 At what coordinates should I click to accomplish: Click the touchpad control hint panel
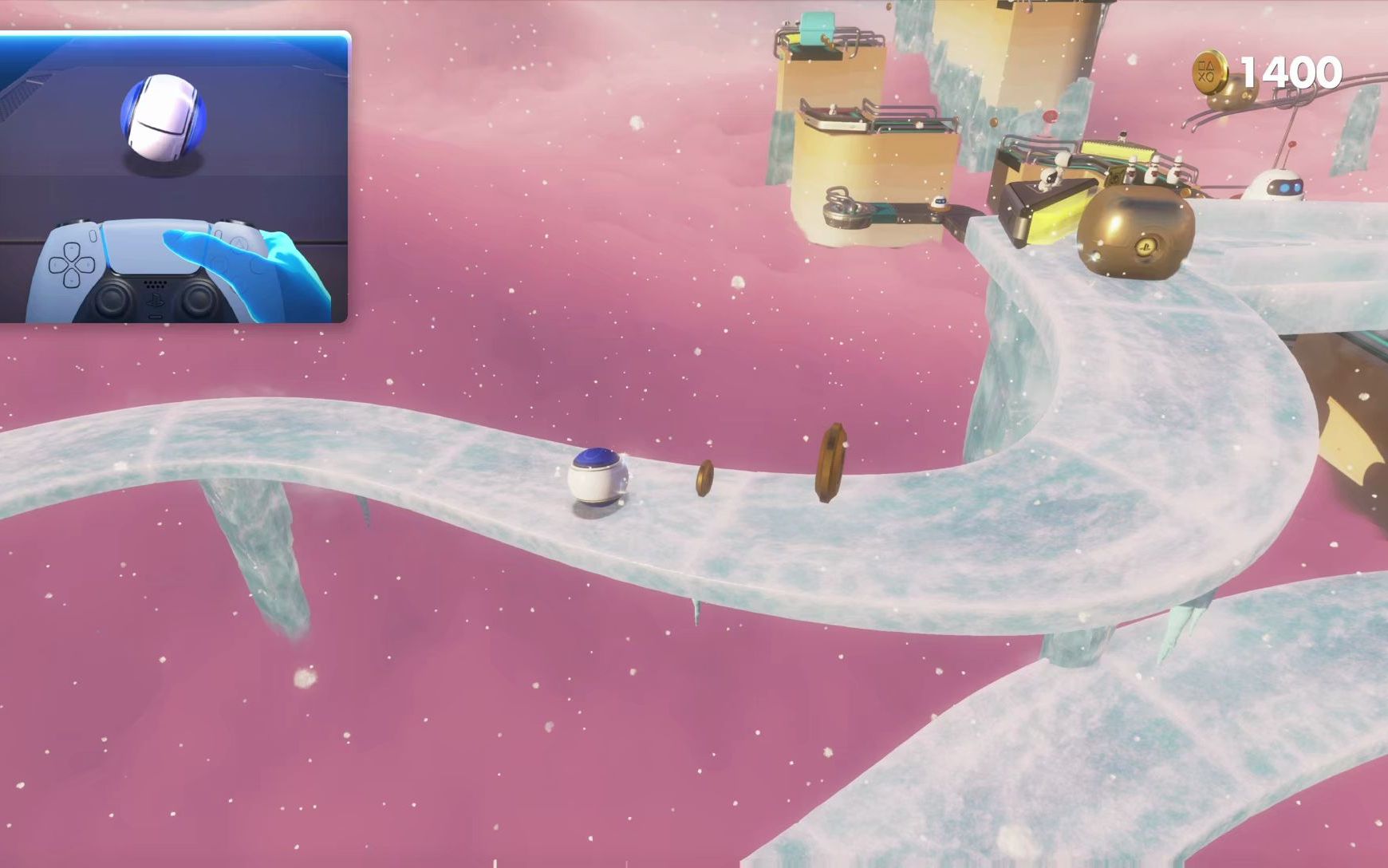point(174,177)
